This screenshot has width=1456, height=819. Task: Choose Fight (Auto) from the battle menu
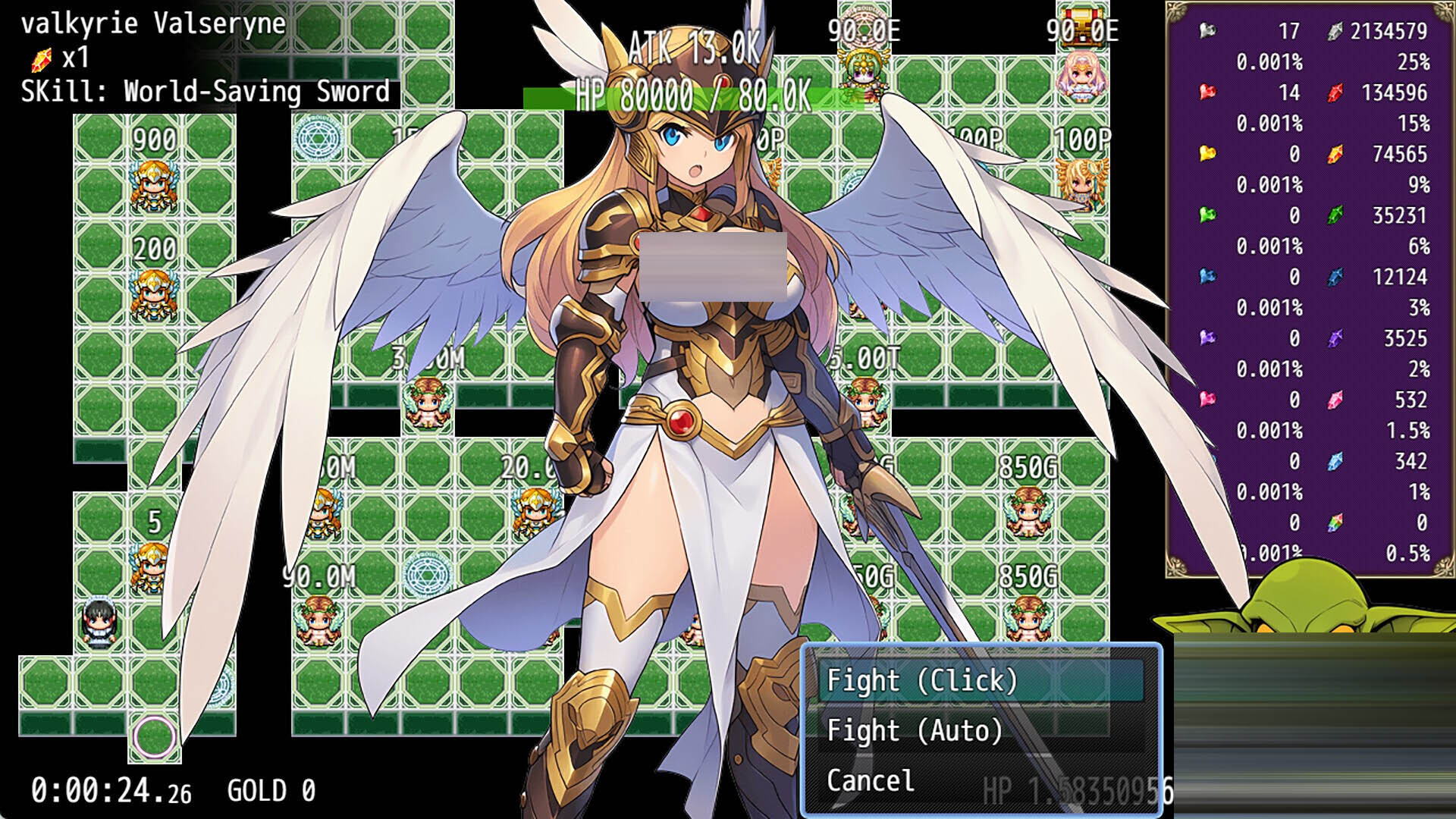[914, 730]
